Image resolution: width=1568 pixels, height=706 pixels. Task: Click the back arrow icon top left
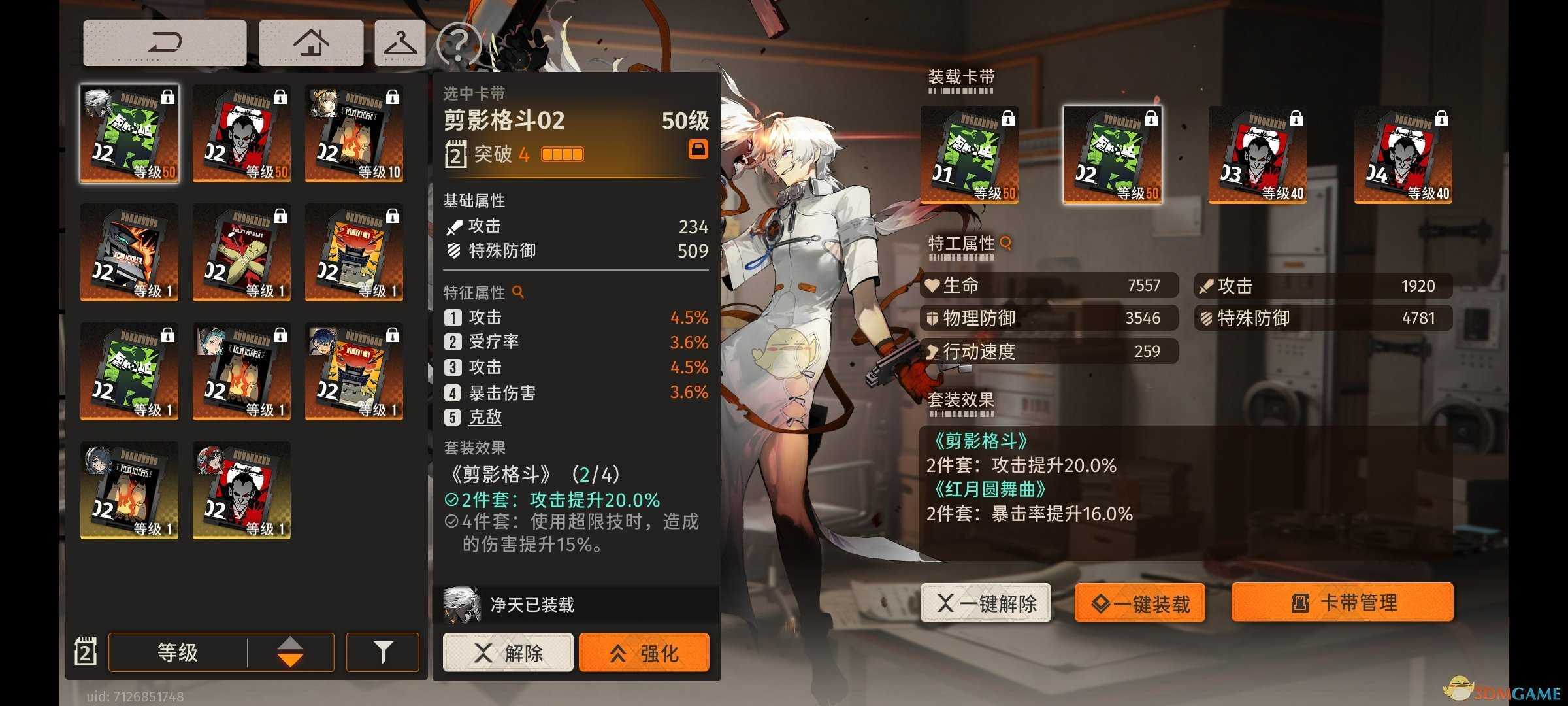[x=164, y=42]
